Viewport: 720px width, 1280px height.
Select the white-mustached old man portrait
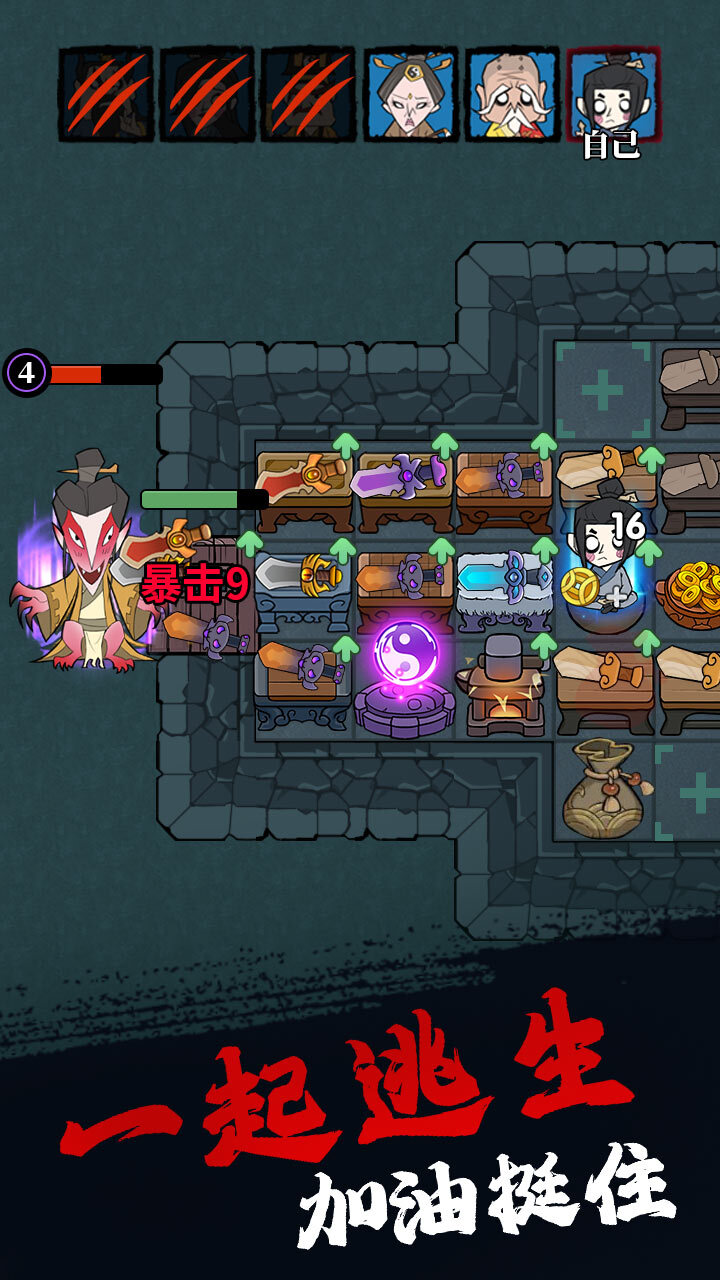[x=512, y=94]
